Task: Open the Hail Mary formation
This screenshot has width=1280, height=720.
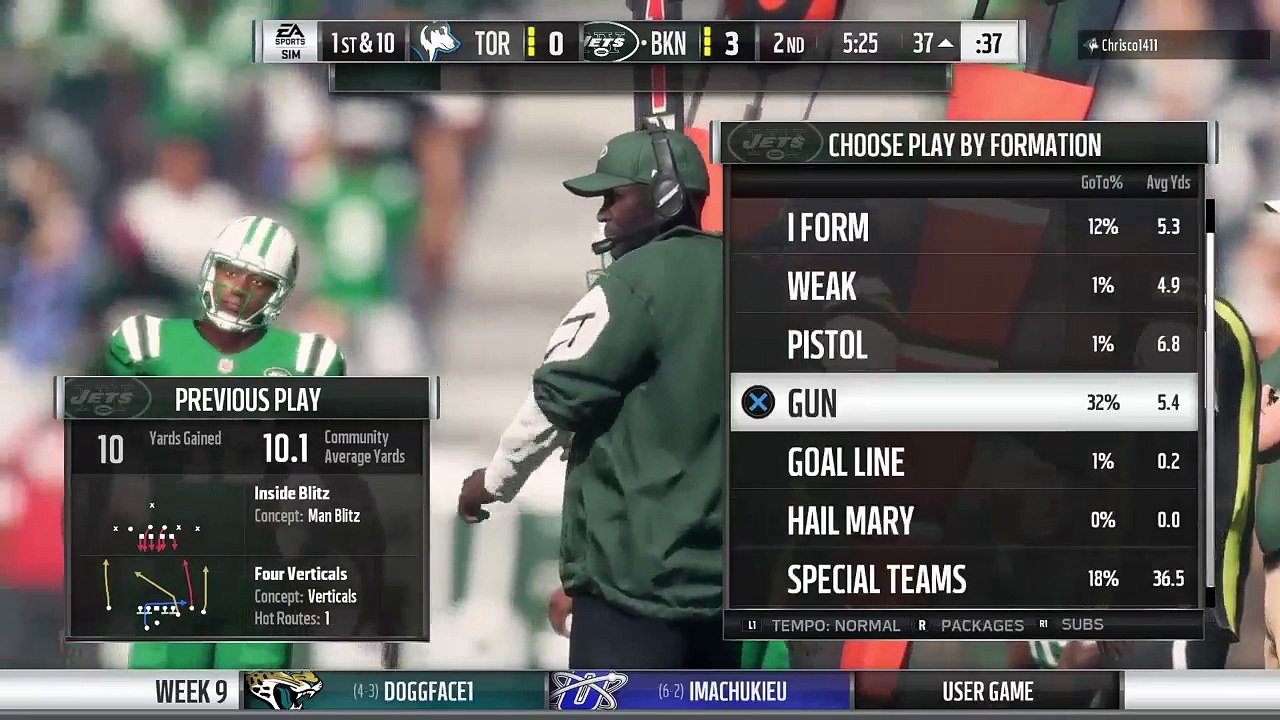Action: 963,520
